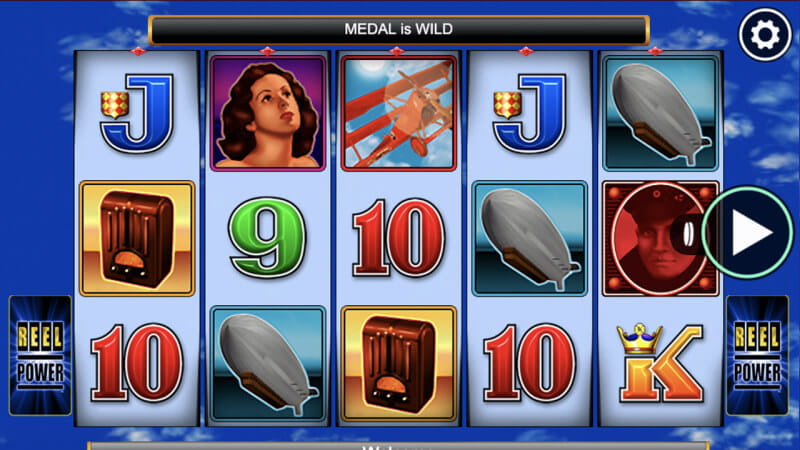The width and height of the screenshot is (800, 450).
Task: Spin the reels with the play button
Action: [x=748, y=233]
